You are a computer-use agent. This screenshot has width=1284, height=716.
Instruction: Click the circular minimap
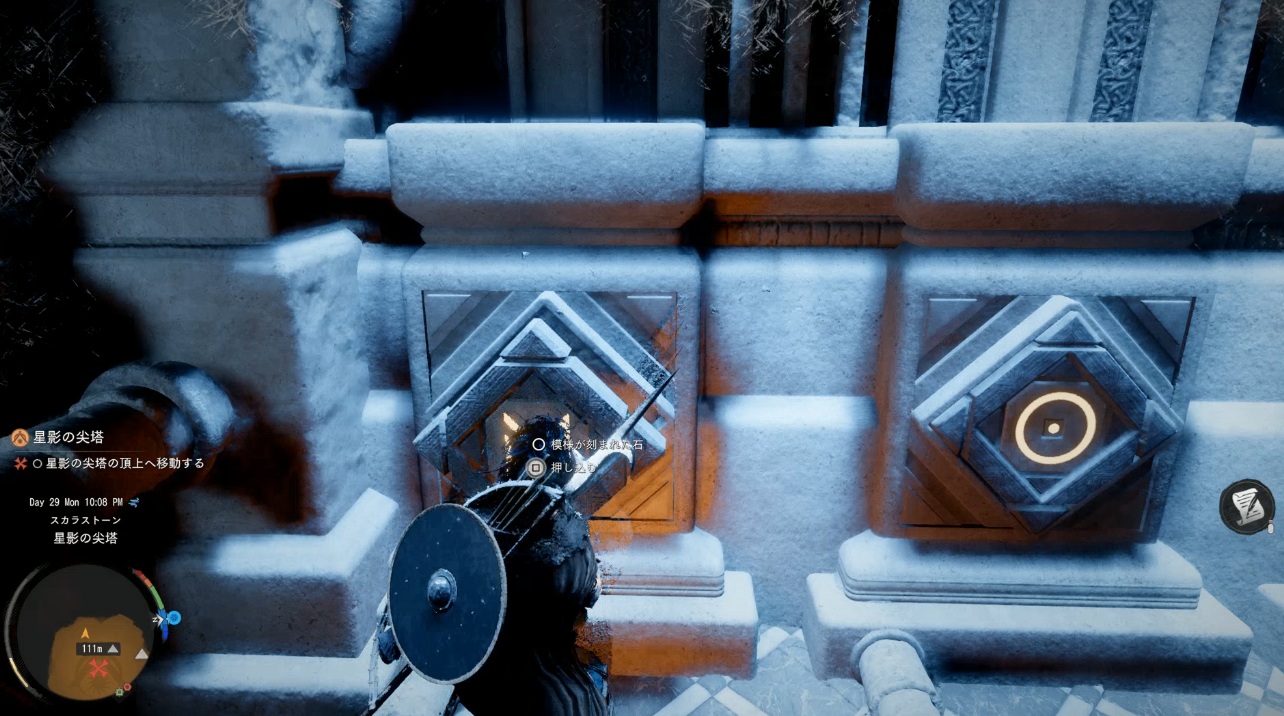83,632
